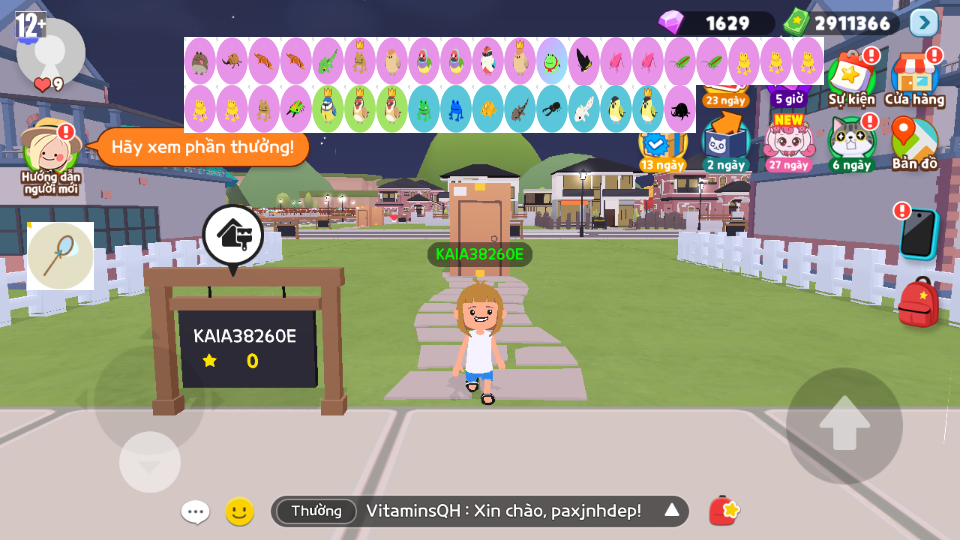960x540 pixels.
Task: Open the cat box 2 ngày offer
Action: point(725,142)
